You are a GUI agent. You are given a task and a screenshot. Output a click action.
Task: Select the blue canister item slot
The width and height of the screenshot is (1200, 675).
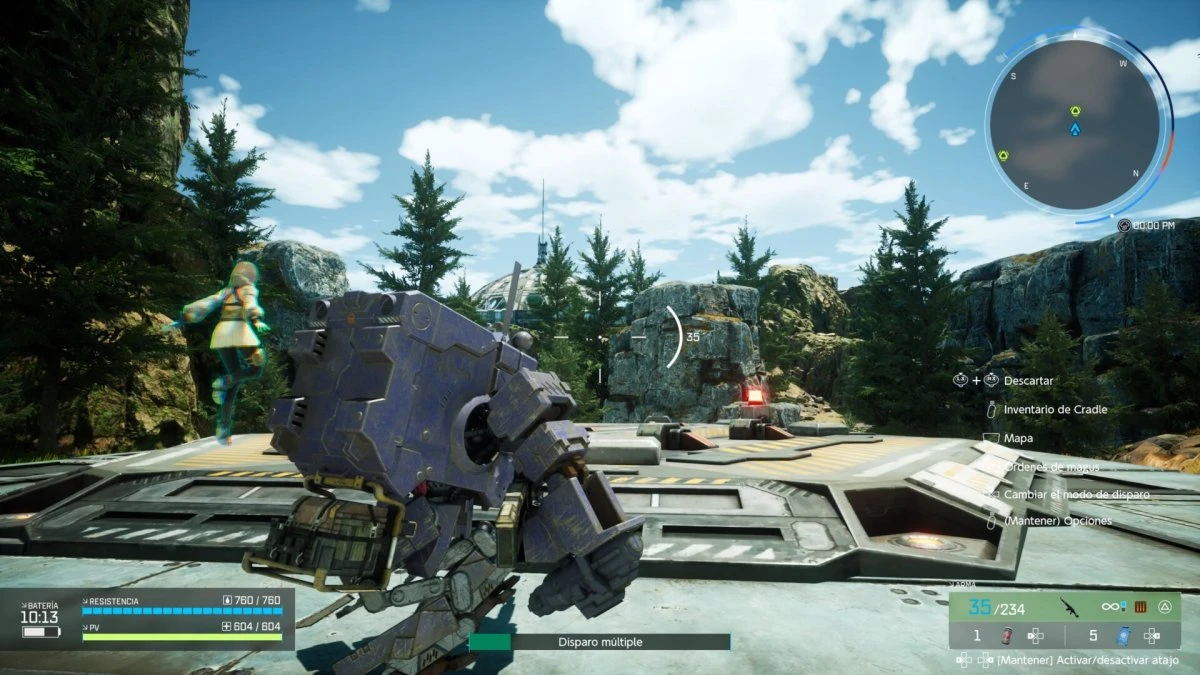[1123, 635]
